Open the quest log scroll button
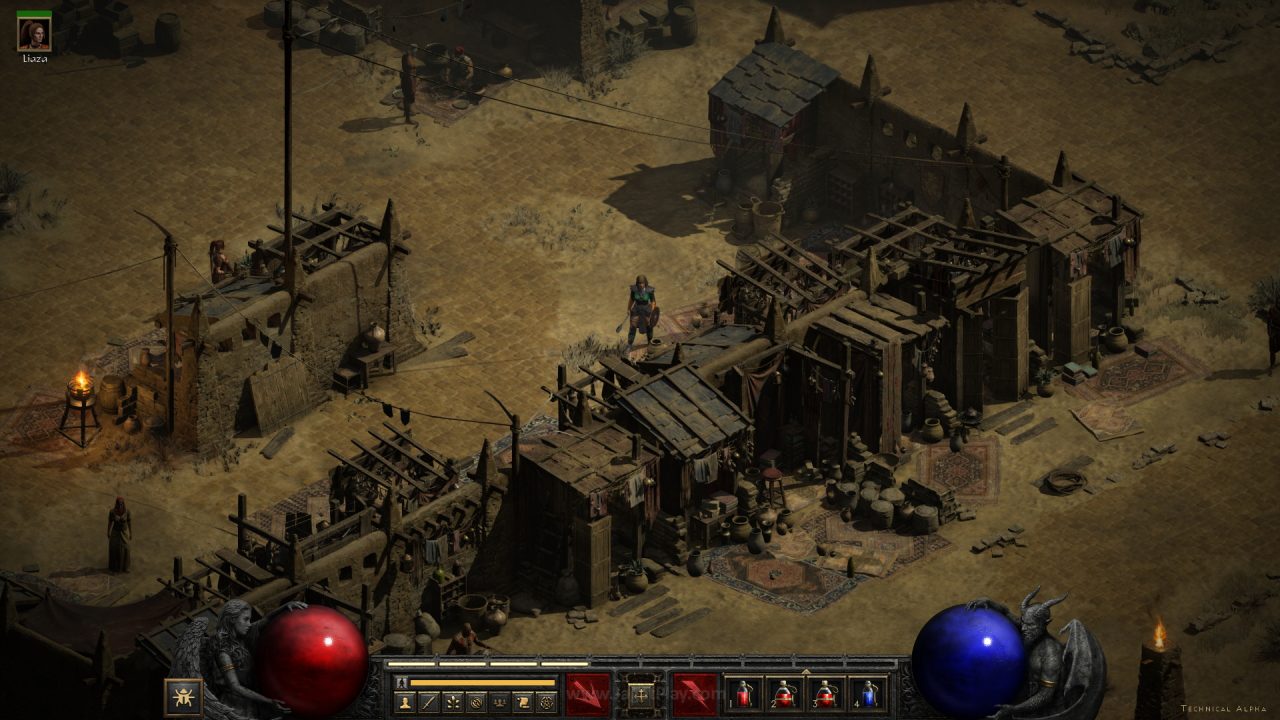 [x=522, y=702]
